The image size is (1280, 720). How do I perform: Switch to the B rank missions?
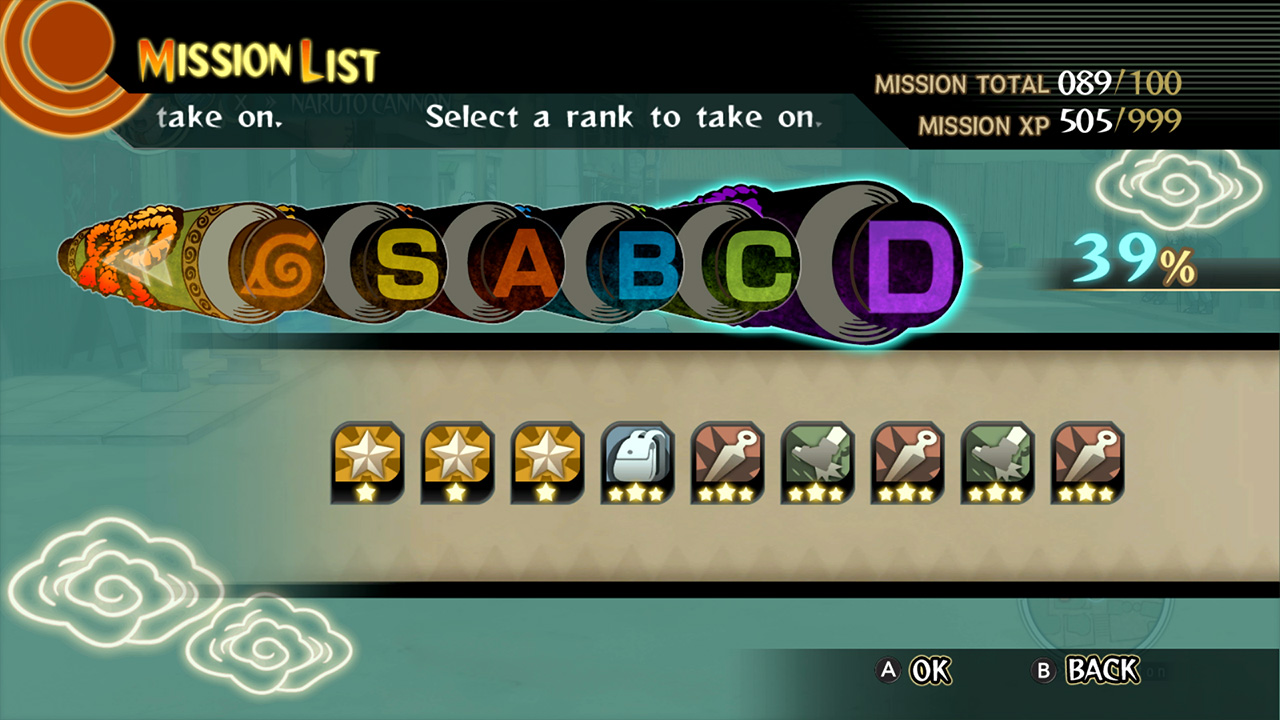[648, 265]
